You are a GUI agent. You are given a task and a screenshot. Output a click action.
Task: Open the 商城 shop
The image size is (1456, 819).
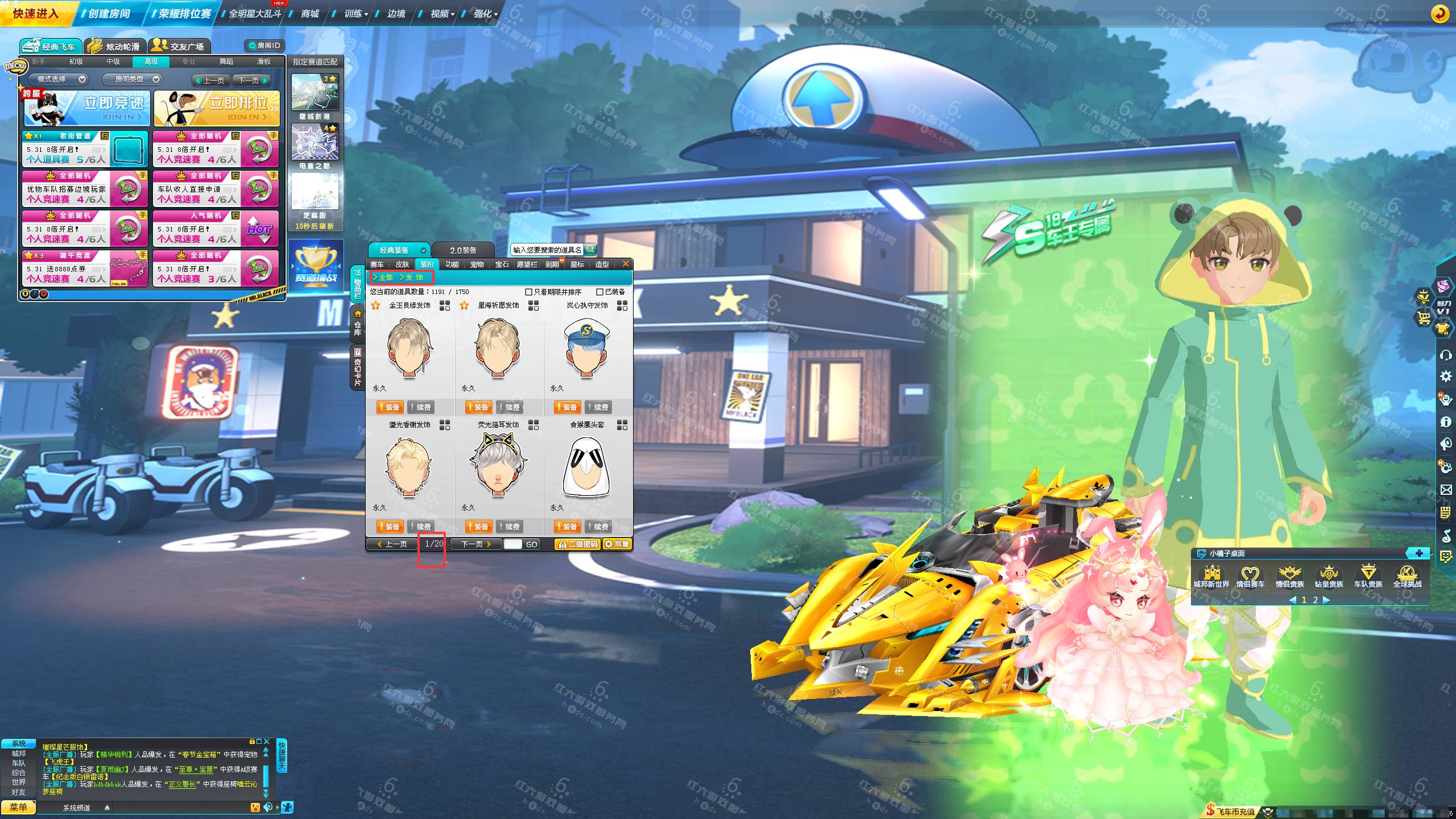(310, 13)
